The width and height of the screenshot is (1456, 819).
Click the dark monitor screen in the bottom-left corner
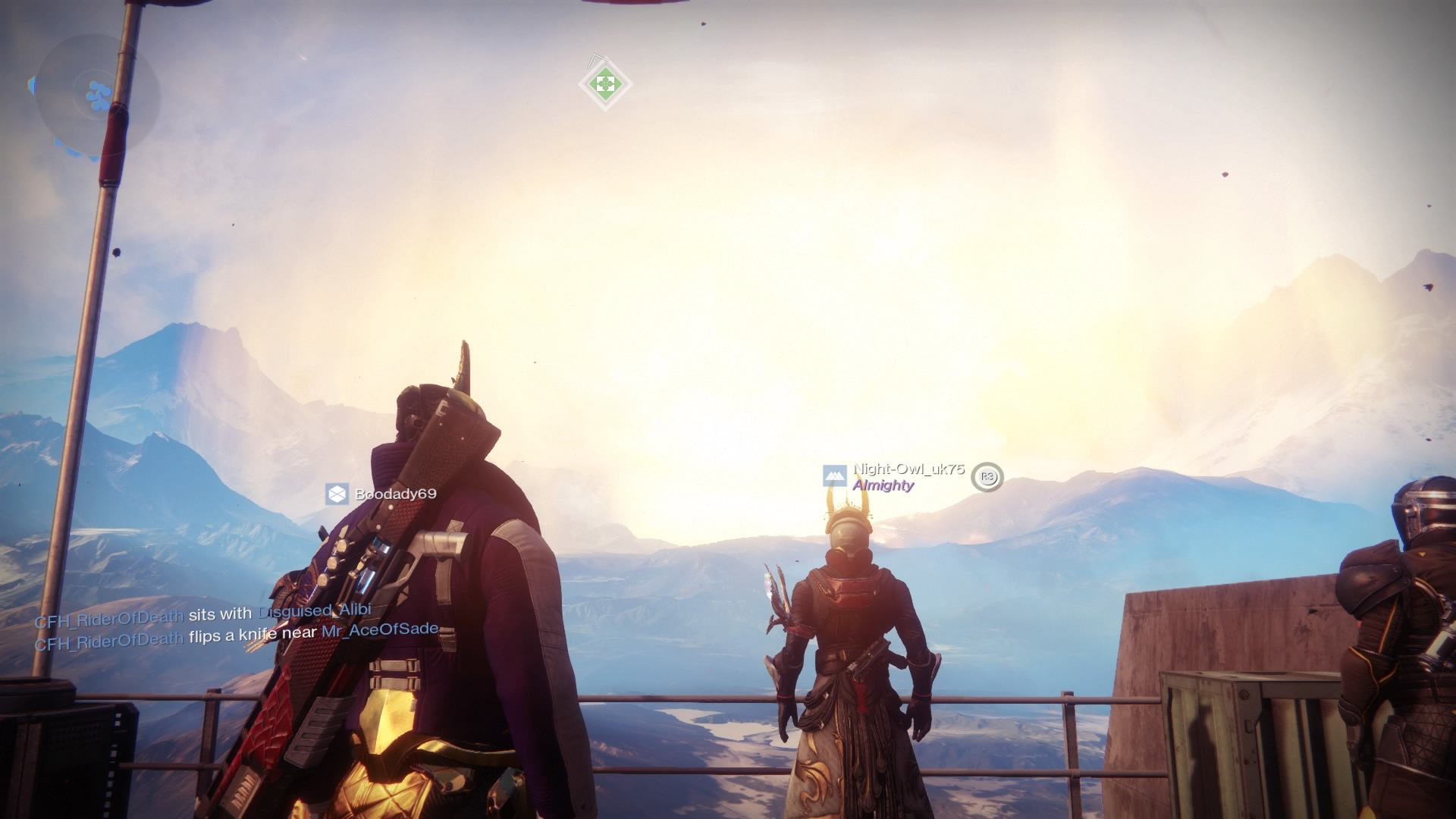coord(72,758)
